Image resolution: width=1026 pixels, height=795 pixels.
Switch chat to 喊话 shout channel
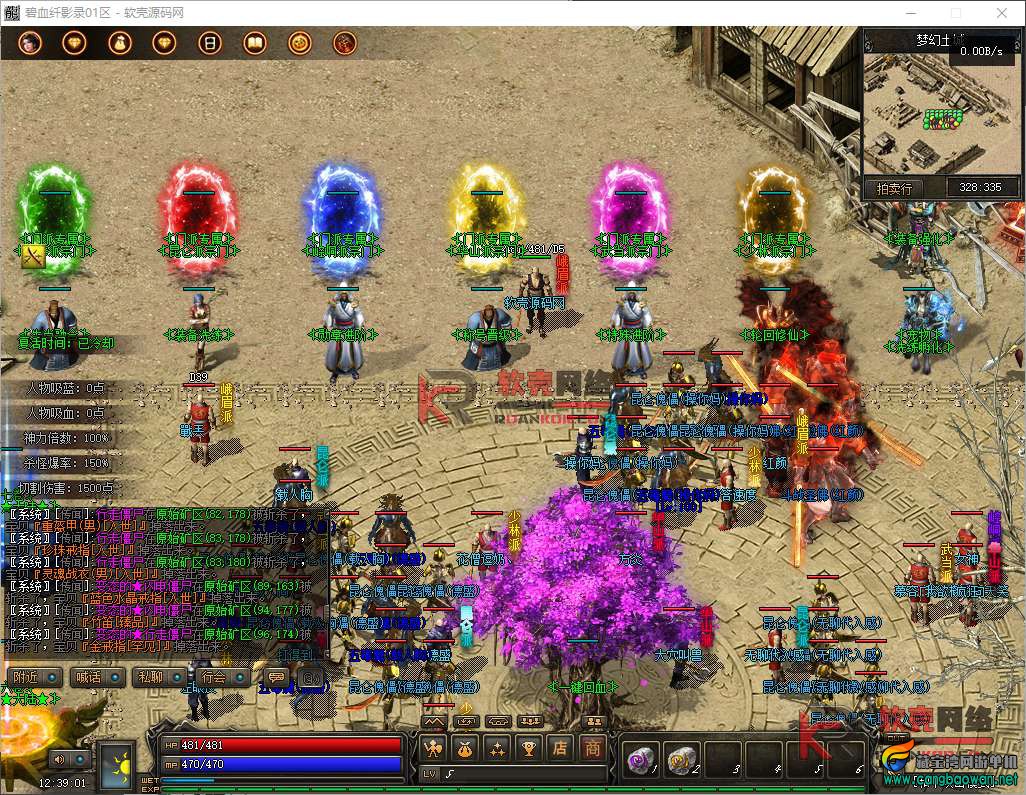(x=90, y=677)
